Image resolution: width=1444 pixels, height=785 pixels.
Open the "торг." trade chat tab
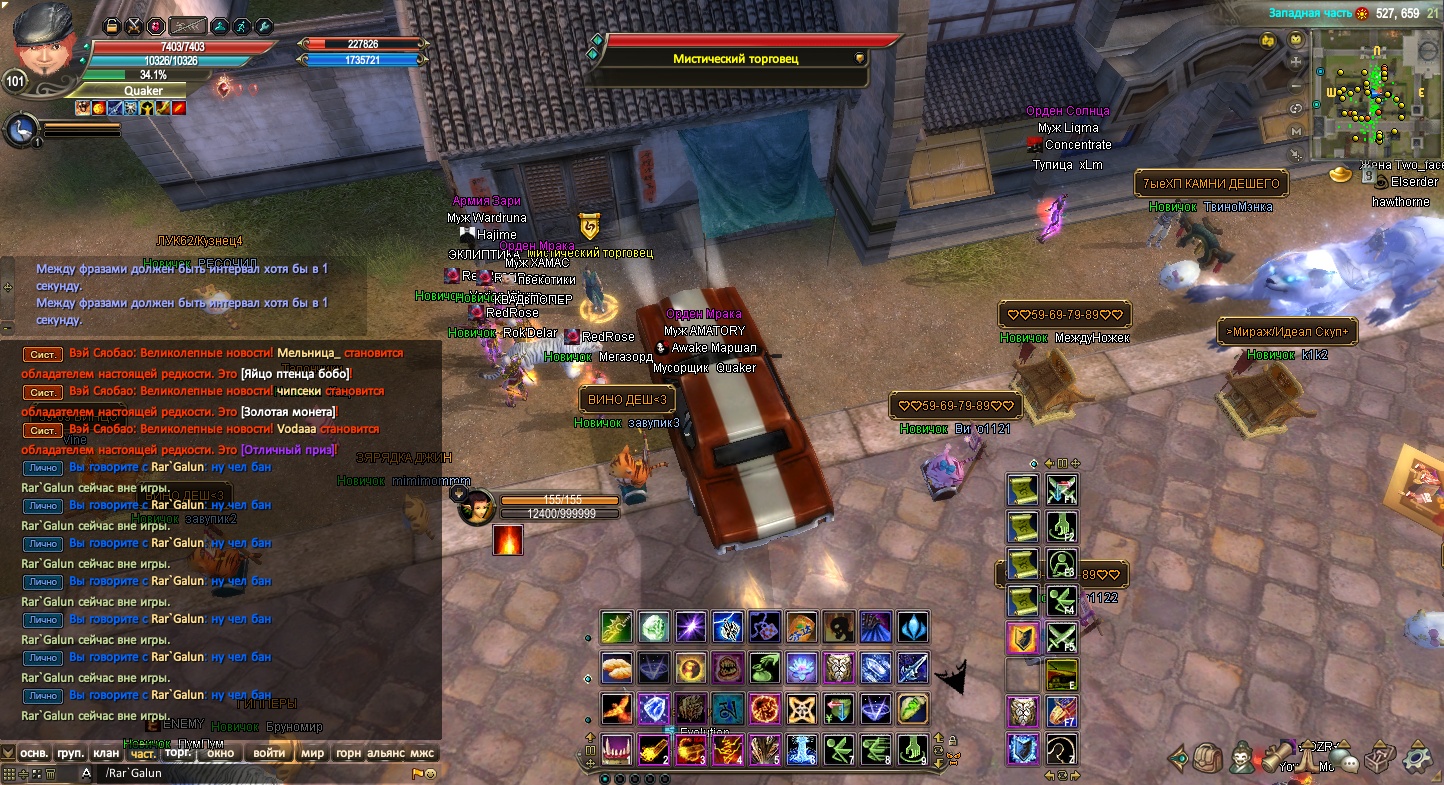[178, 752]
